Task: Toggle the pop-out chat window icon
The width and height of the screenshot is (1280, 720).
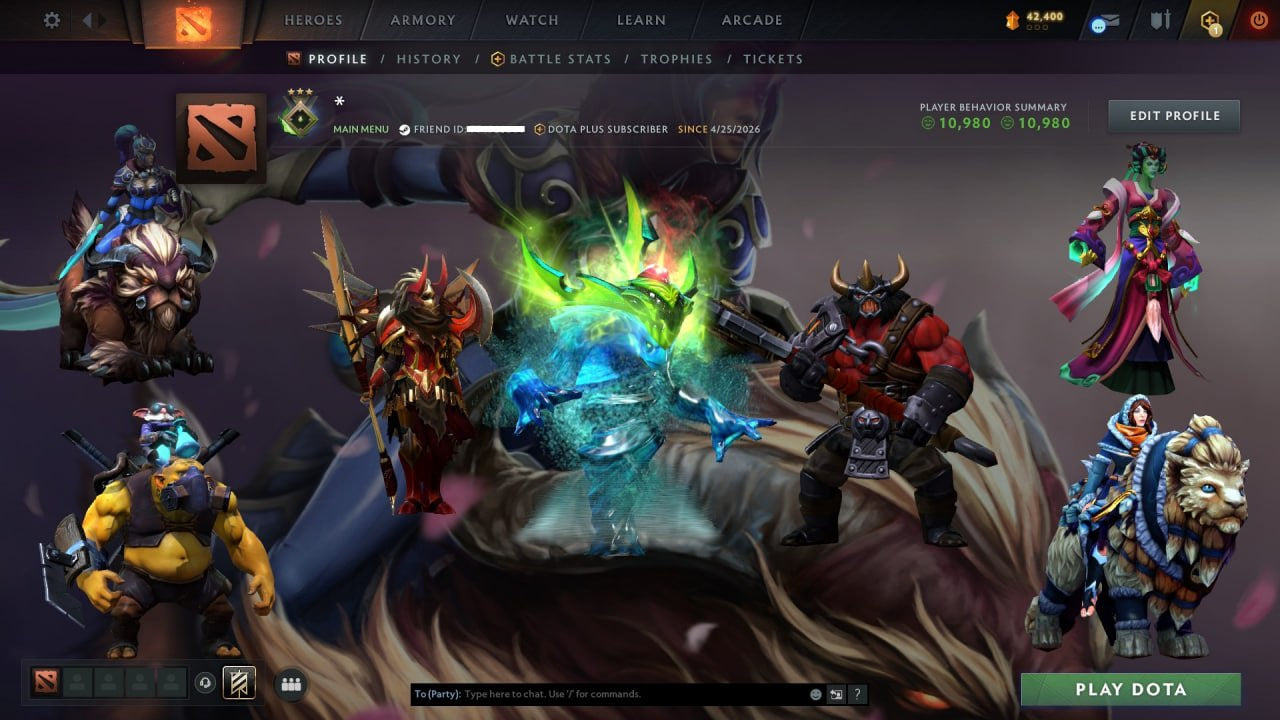Action: click(835, 693)
